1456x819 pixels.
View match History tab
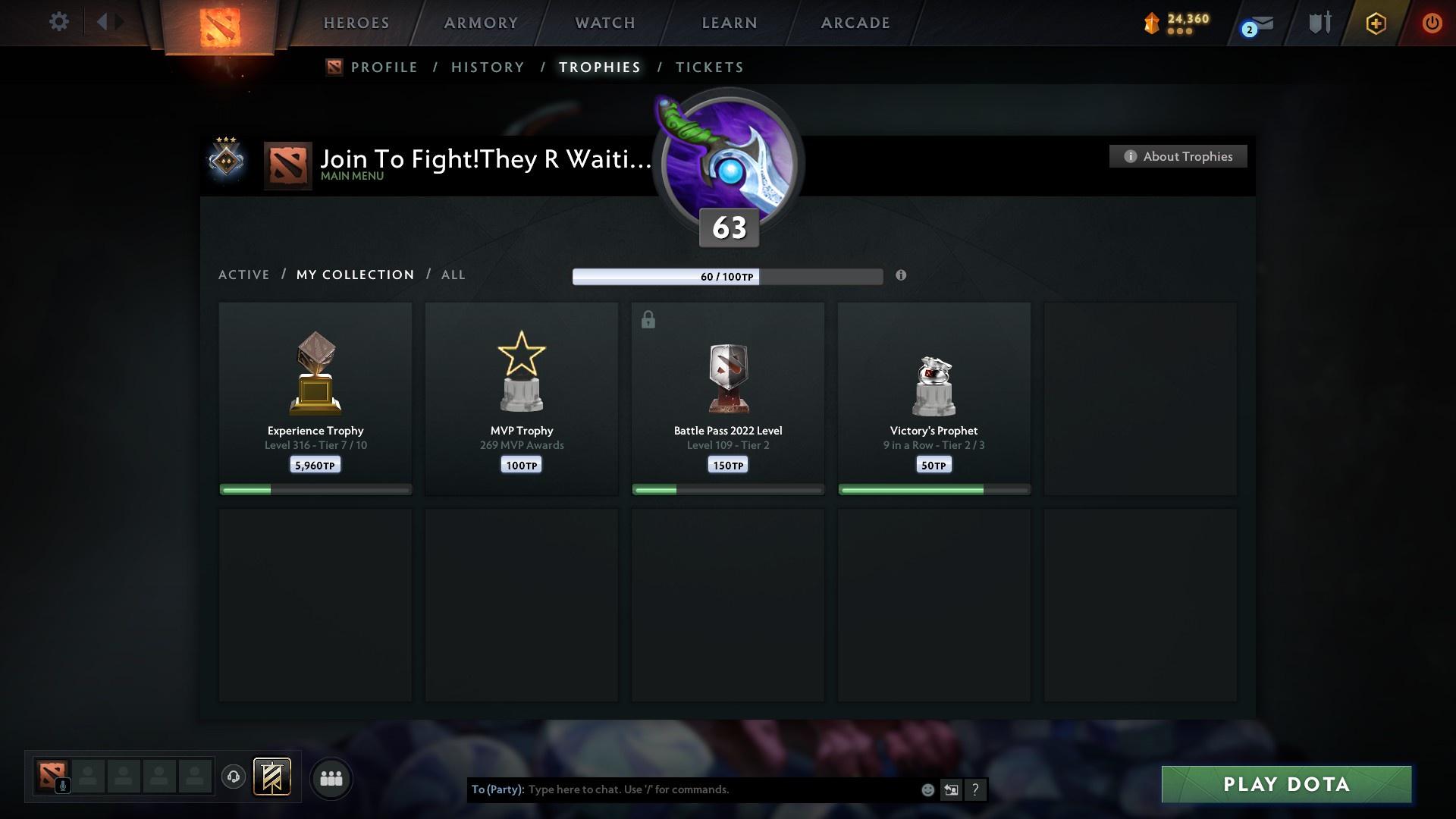click(488, 67)
